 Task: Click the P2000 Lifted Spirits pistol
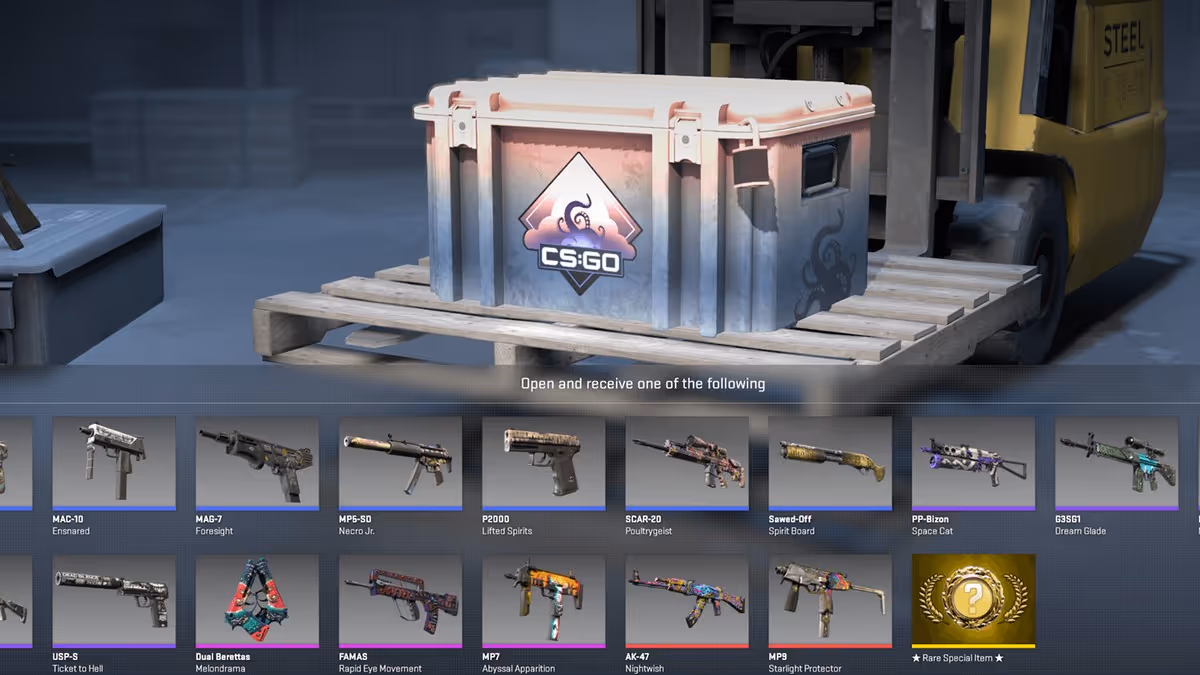[543, 462]
